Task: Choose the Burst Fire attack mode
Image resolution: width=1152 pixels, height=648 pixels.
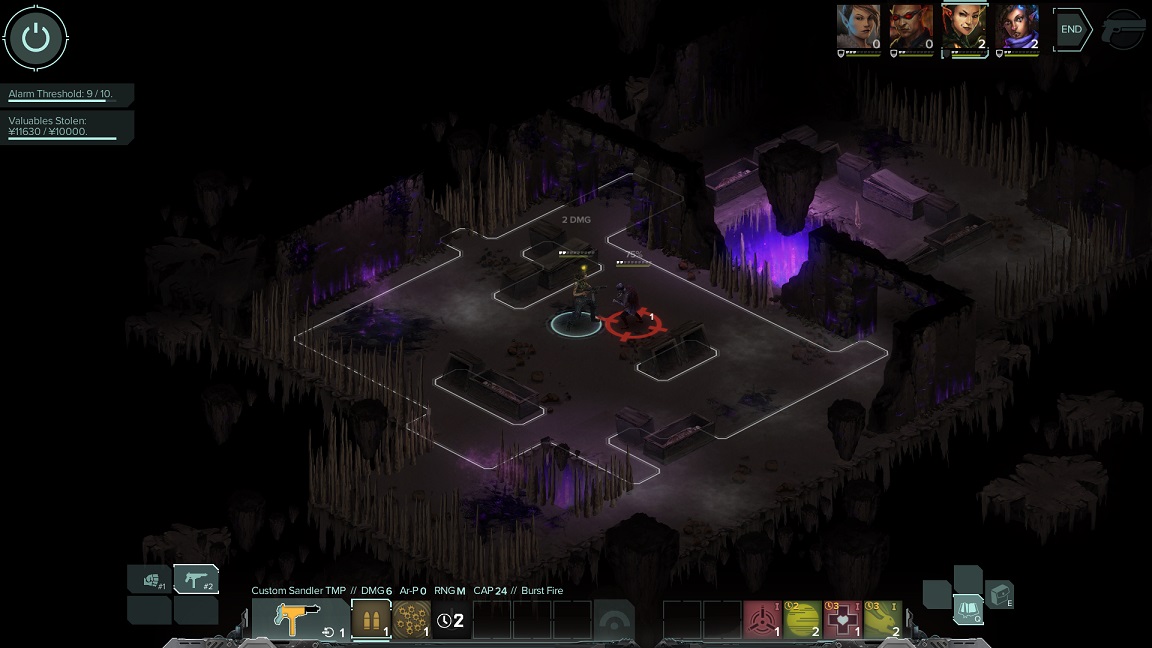Action: click(411, 619)
